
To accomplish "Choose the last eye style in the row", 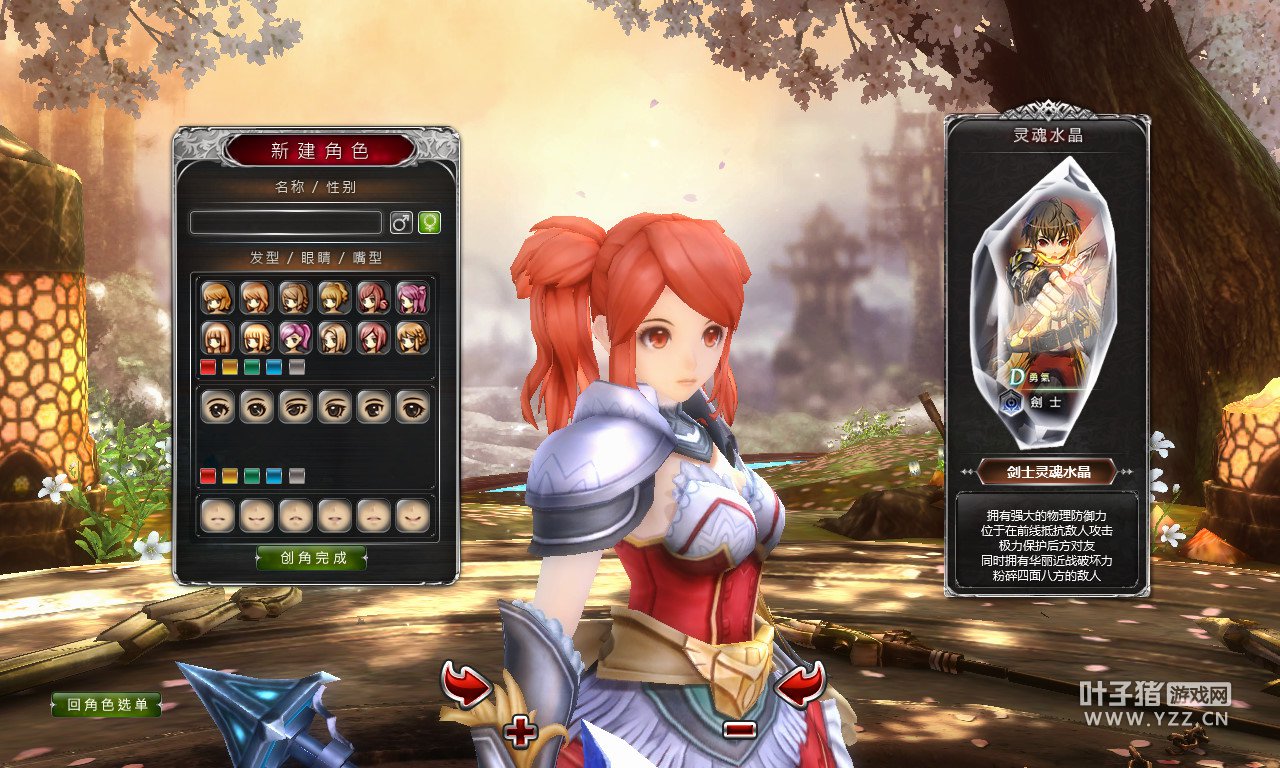I will (x=412, y=406).
